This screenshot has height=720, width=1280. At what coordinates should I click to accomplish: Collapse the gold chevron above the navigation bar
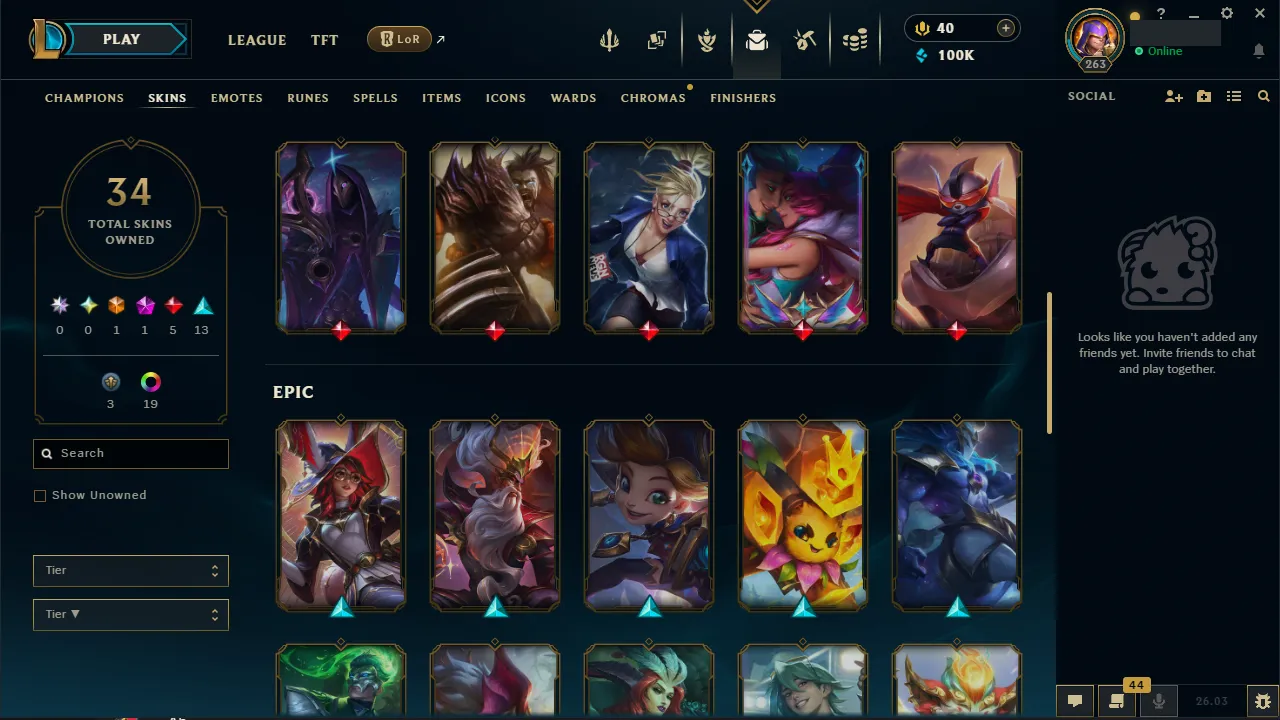pos(757,5)
